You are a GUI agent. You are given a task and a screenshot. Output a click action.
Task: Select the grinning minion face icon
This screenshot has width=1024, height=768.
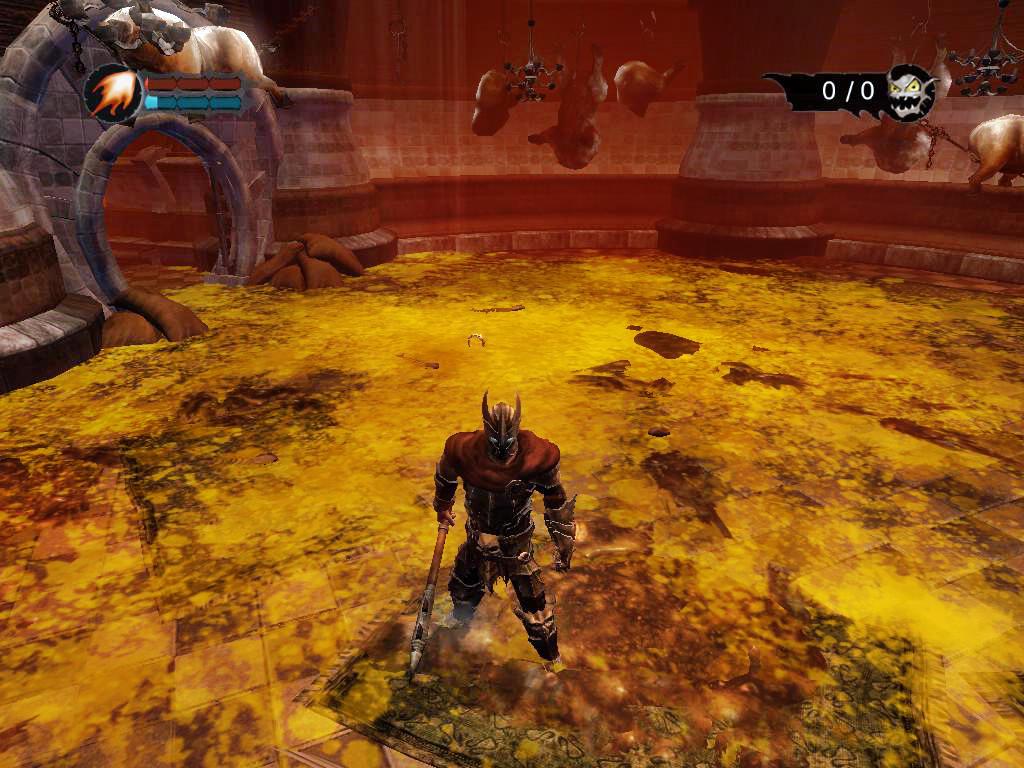(910, 91)
